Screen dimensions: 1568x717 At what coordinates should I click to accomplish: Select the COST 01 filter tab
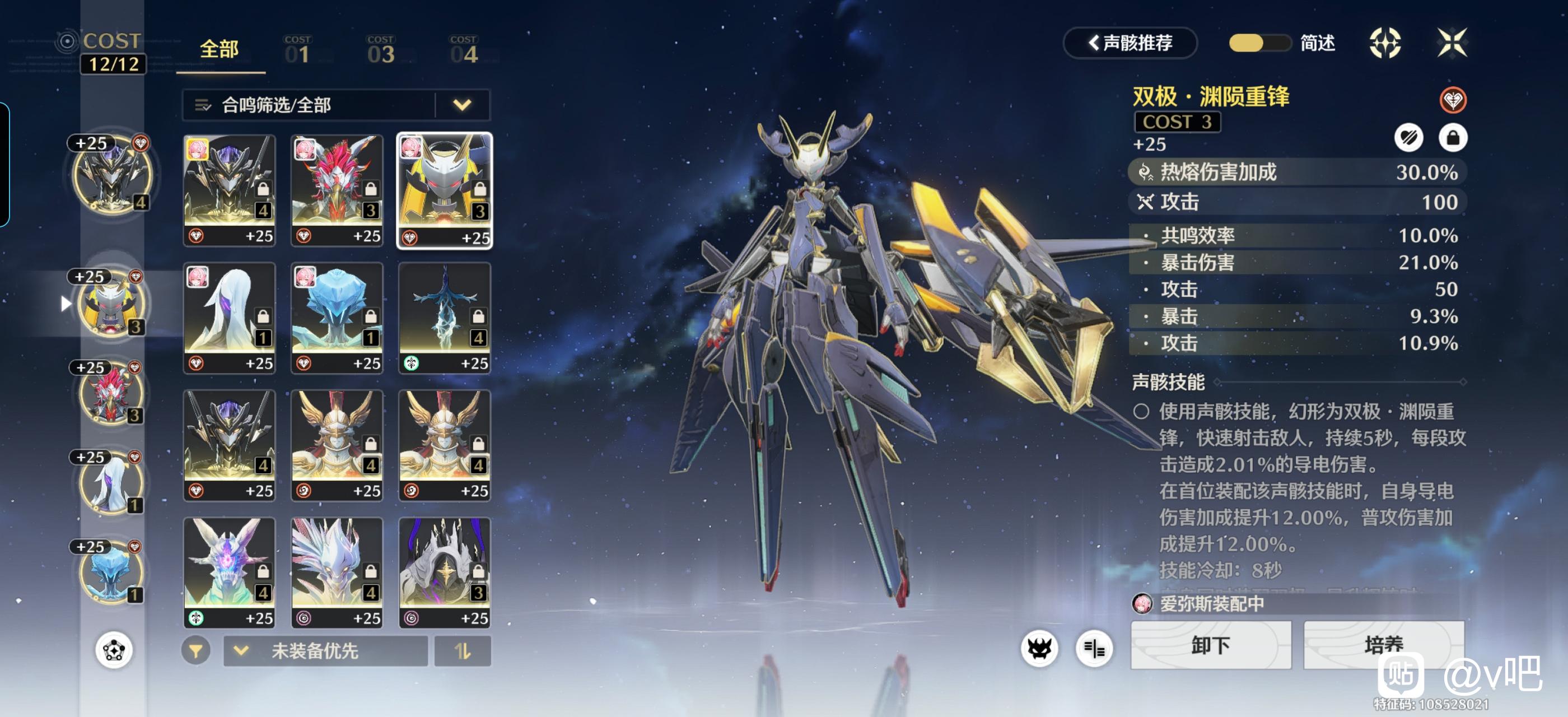pyautogui.click(x=297, y=50)
